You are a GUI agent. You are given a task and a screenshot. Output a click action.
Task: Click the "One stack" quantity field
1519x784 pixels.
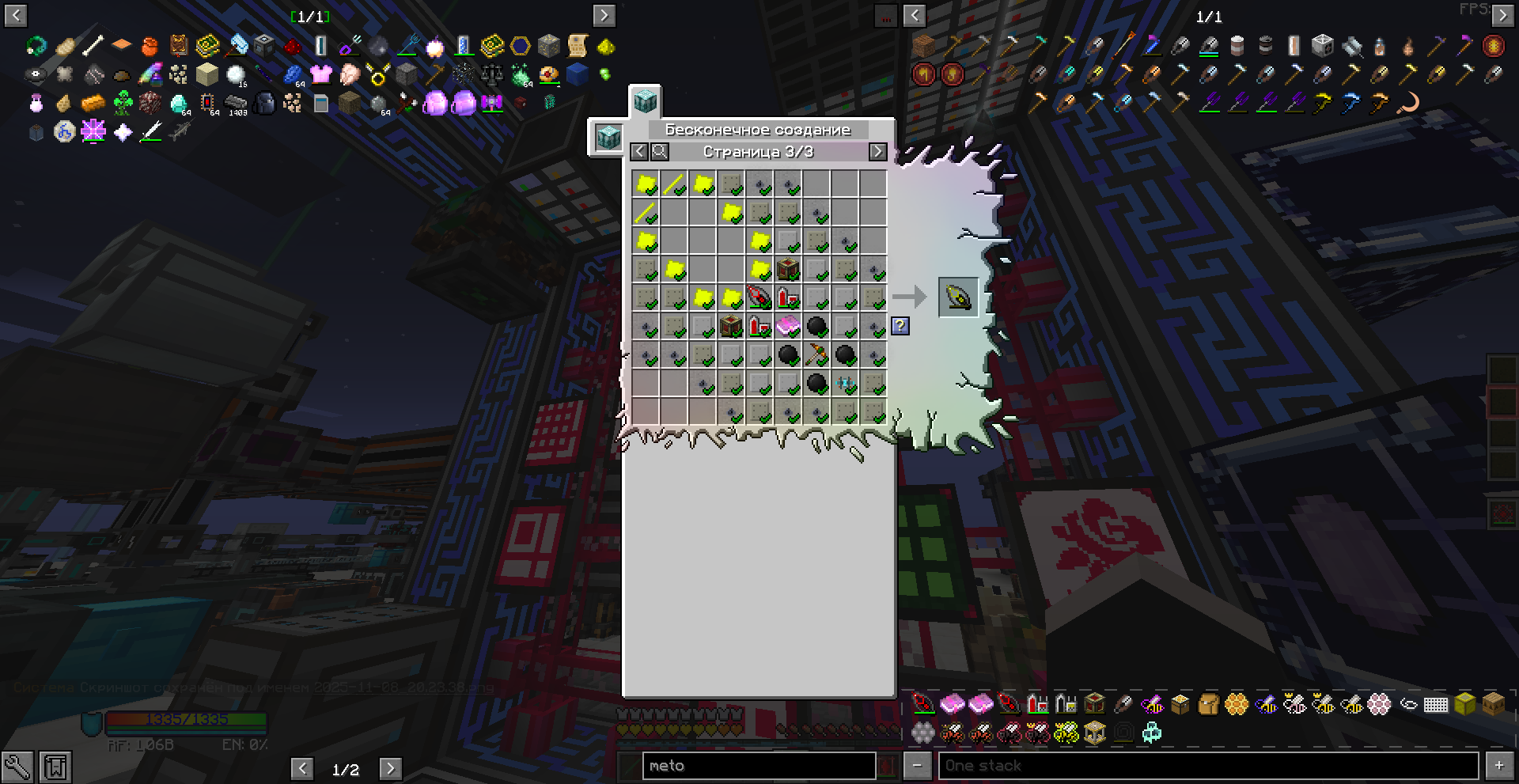[x=1207, y=766]
